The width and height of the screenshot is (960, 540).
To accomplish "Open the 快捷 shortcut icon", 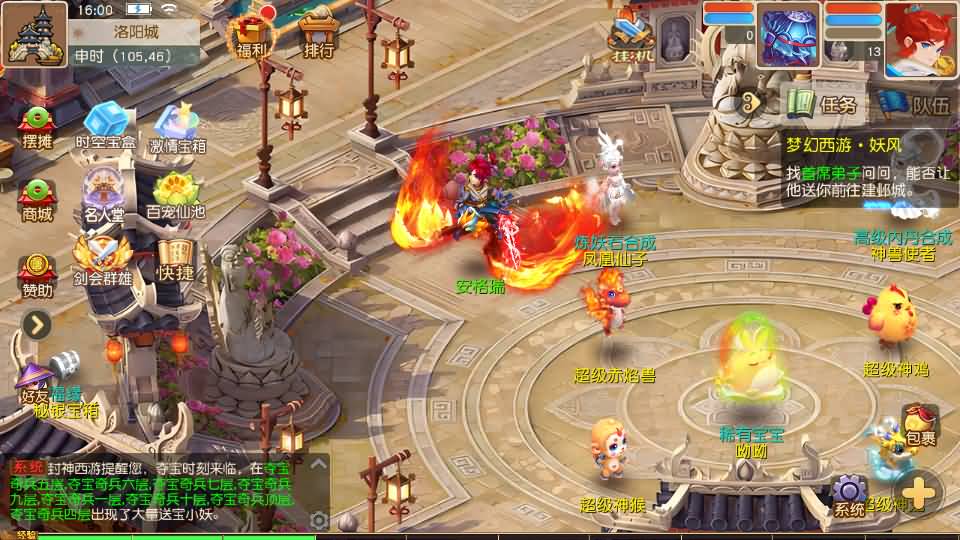I will [x=175, y=258].
